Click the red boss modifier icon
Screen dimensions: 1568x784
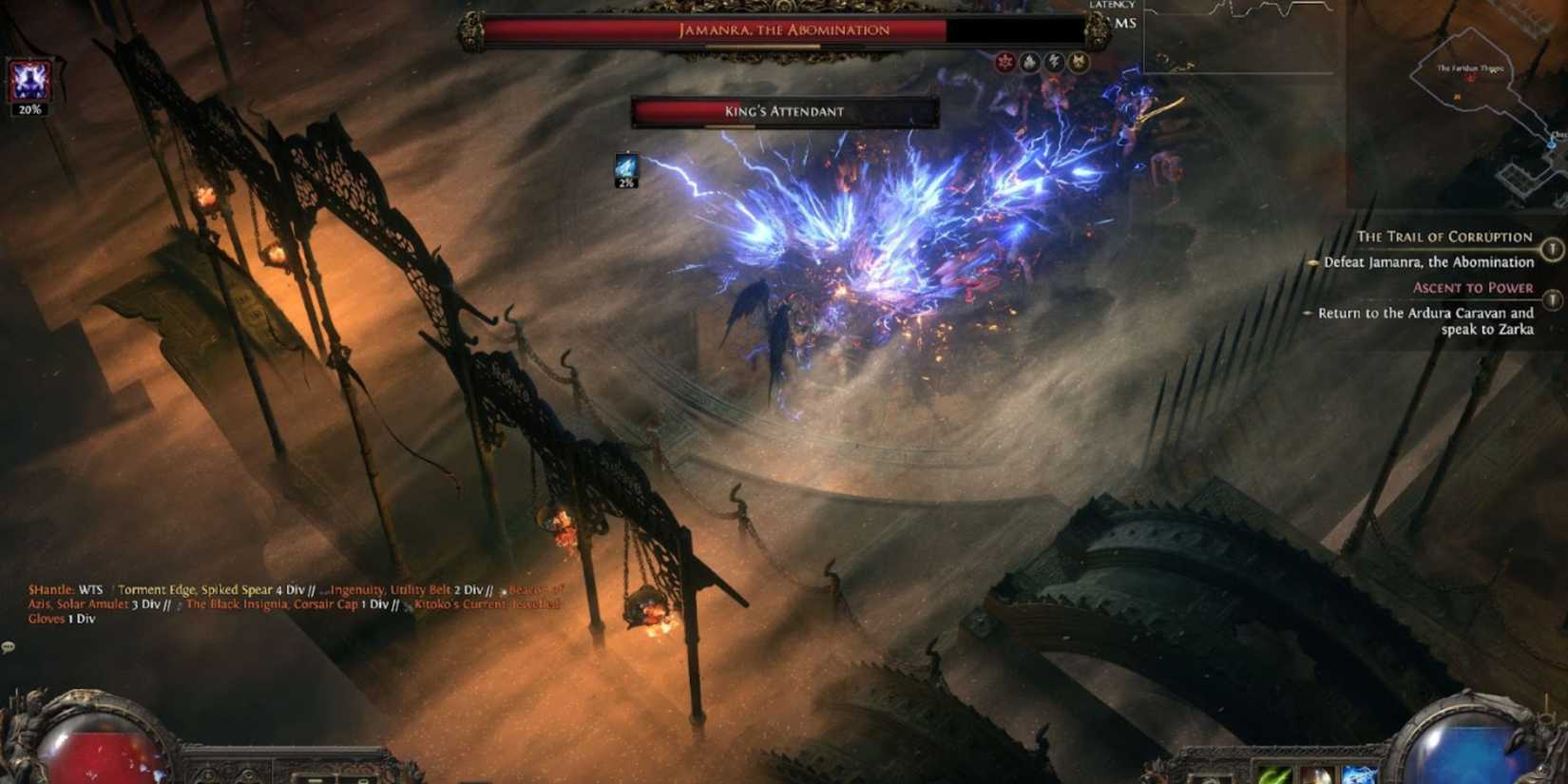point(1005,63)
